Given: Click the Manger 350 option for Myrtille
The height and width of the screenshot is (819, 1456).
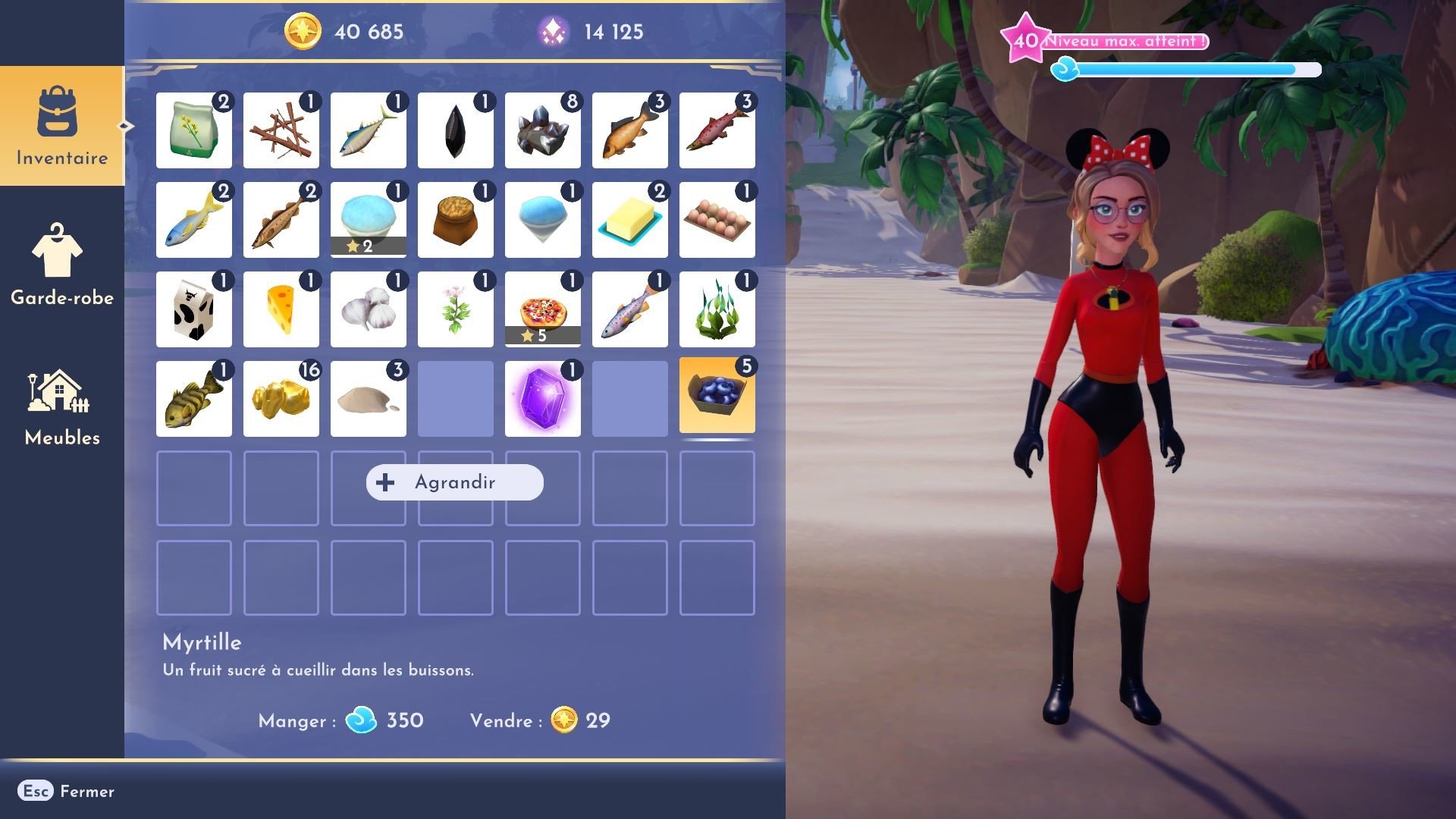Looking at the screenshot, I should pyautogui.click(x=341, y=721).
